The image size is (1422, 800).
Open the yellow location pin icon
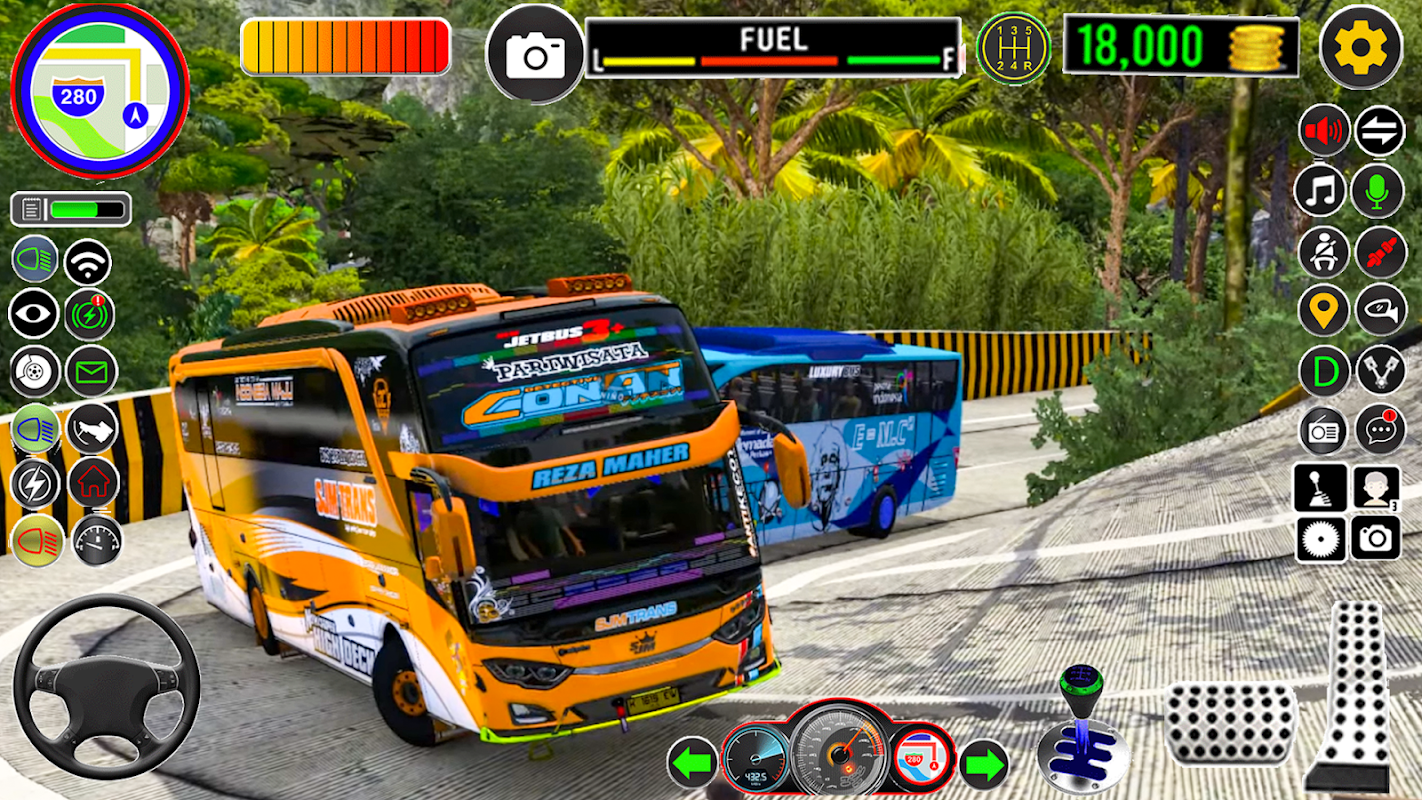tap(1324, 311)
